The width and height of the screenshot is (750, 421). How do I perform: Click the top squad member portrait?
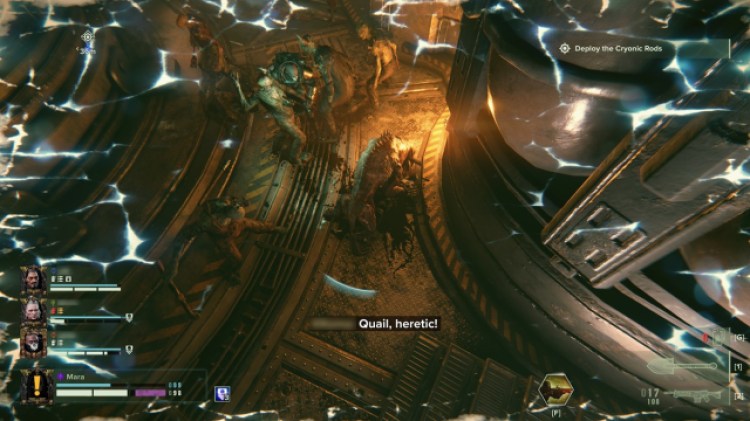(x=34, y=281)
